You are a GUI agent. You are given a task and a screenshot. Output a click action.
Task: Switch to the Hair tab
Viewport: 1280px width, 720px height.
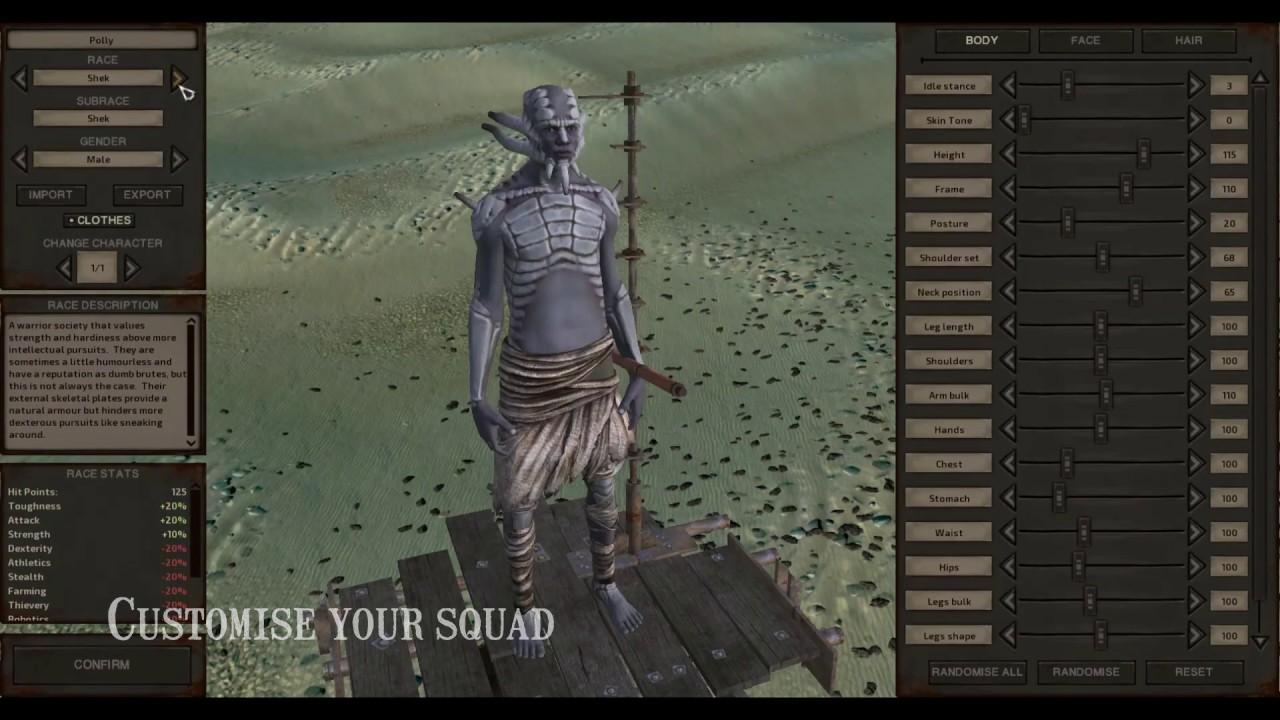[x=1189, y=40]
